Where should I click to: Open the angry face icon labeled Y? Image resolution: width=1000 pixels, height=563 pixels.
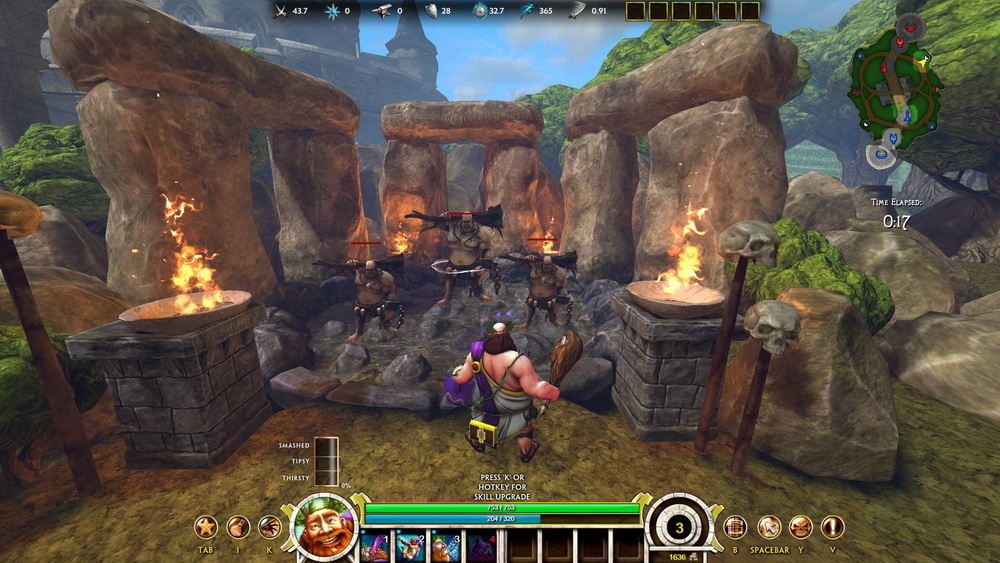(801, 527)
